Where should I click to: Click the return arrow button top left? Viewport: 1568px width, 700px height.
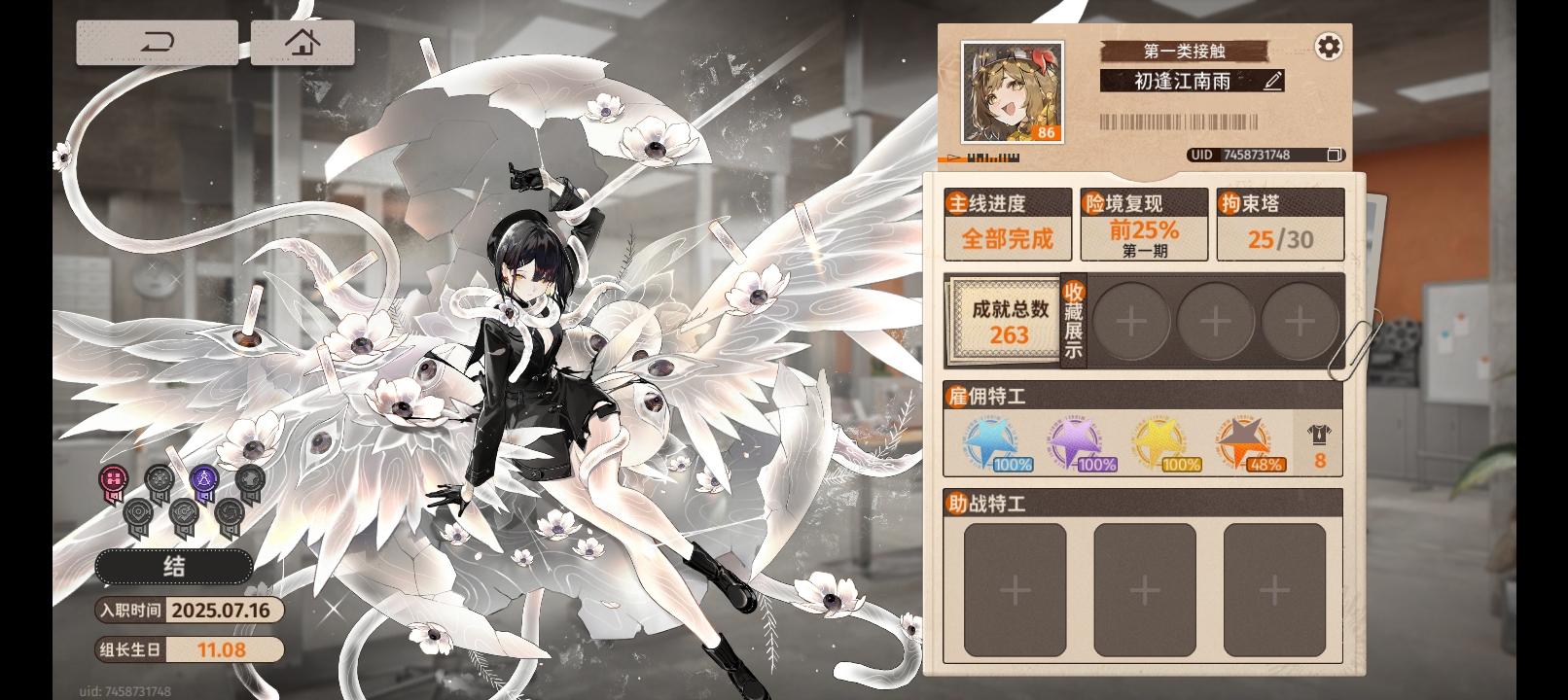(x=159, y=43)
